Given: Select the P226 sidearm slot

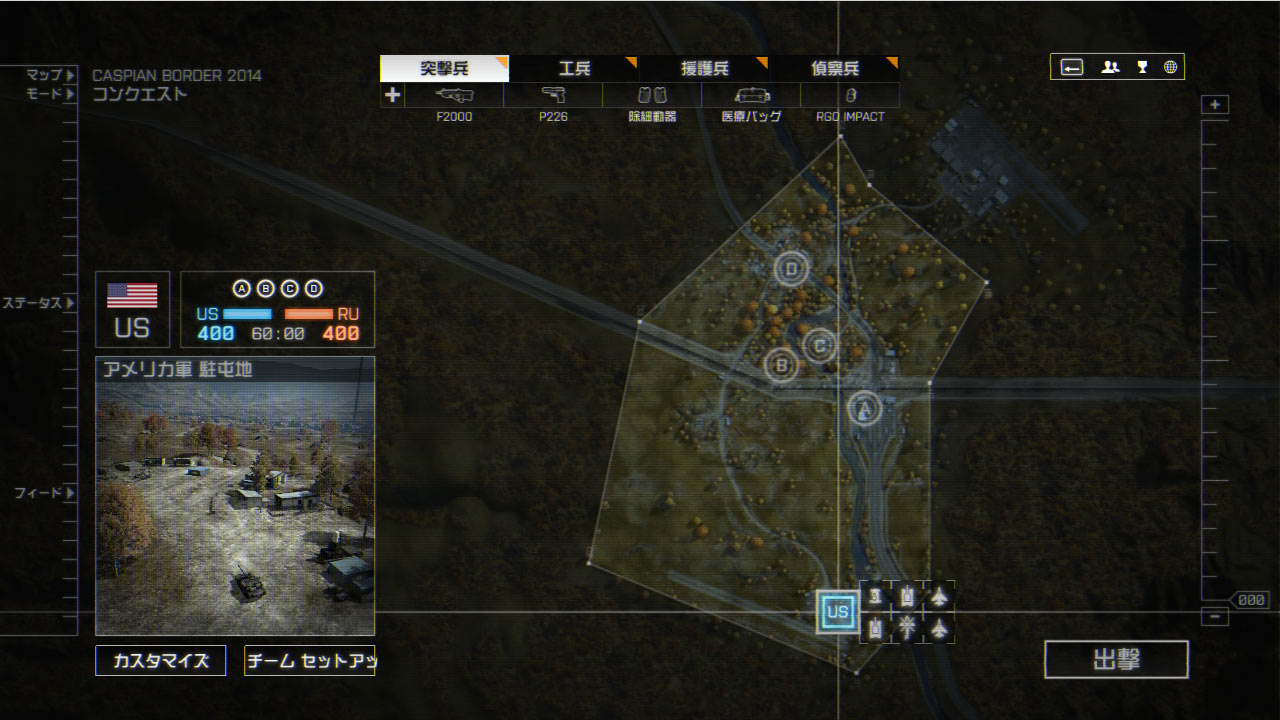Looking at the screenshot, I should click(553, 96).
